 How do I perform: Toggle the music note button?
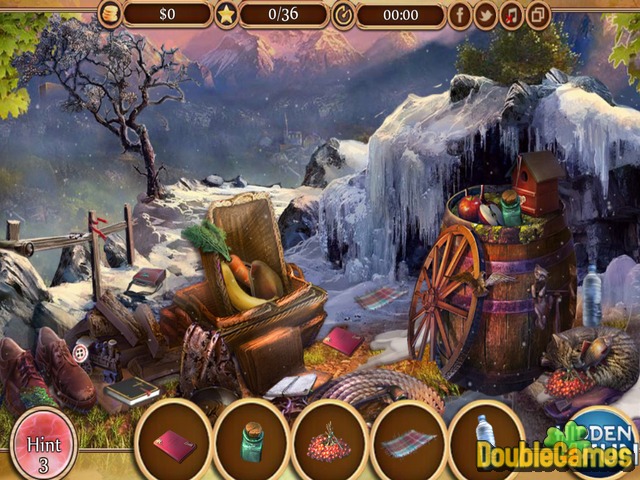512,15
